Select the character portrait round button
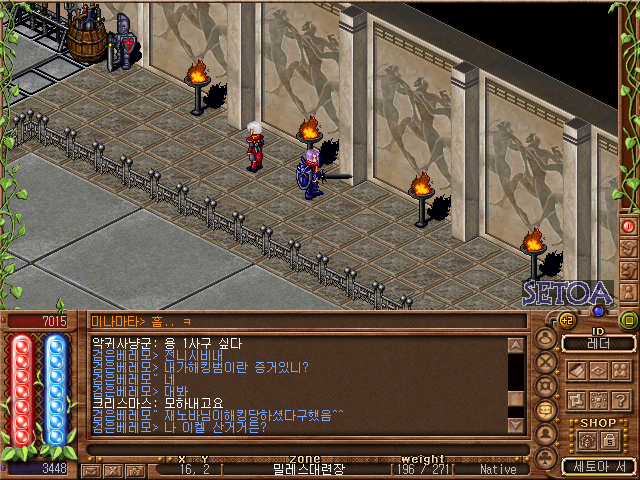 click(x=546, y=338)
